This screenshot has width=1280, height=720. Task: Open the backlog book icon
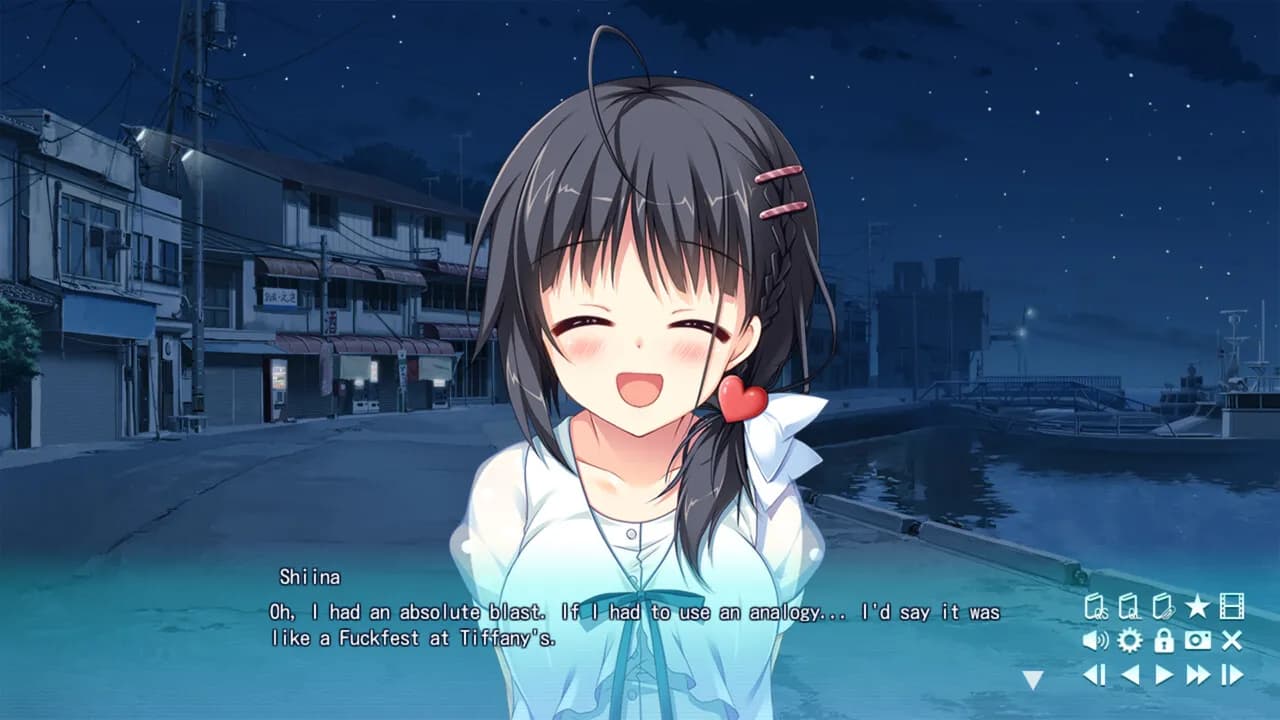[x=1163, y=605]
